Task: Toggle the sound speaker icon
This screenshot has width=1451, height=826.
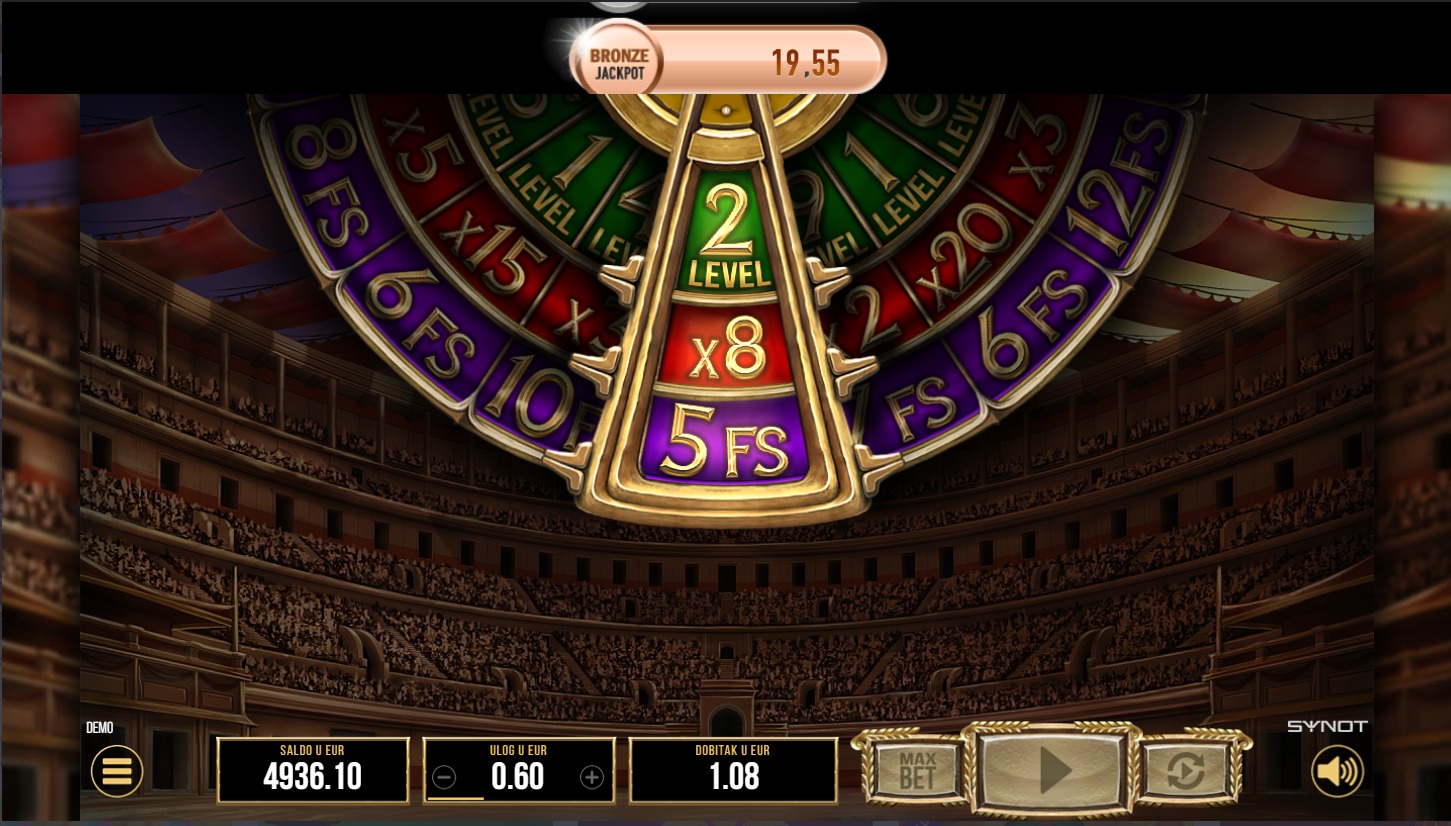Action: (x=1337, y=771)
